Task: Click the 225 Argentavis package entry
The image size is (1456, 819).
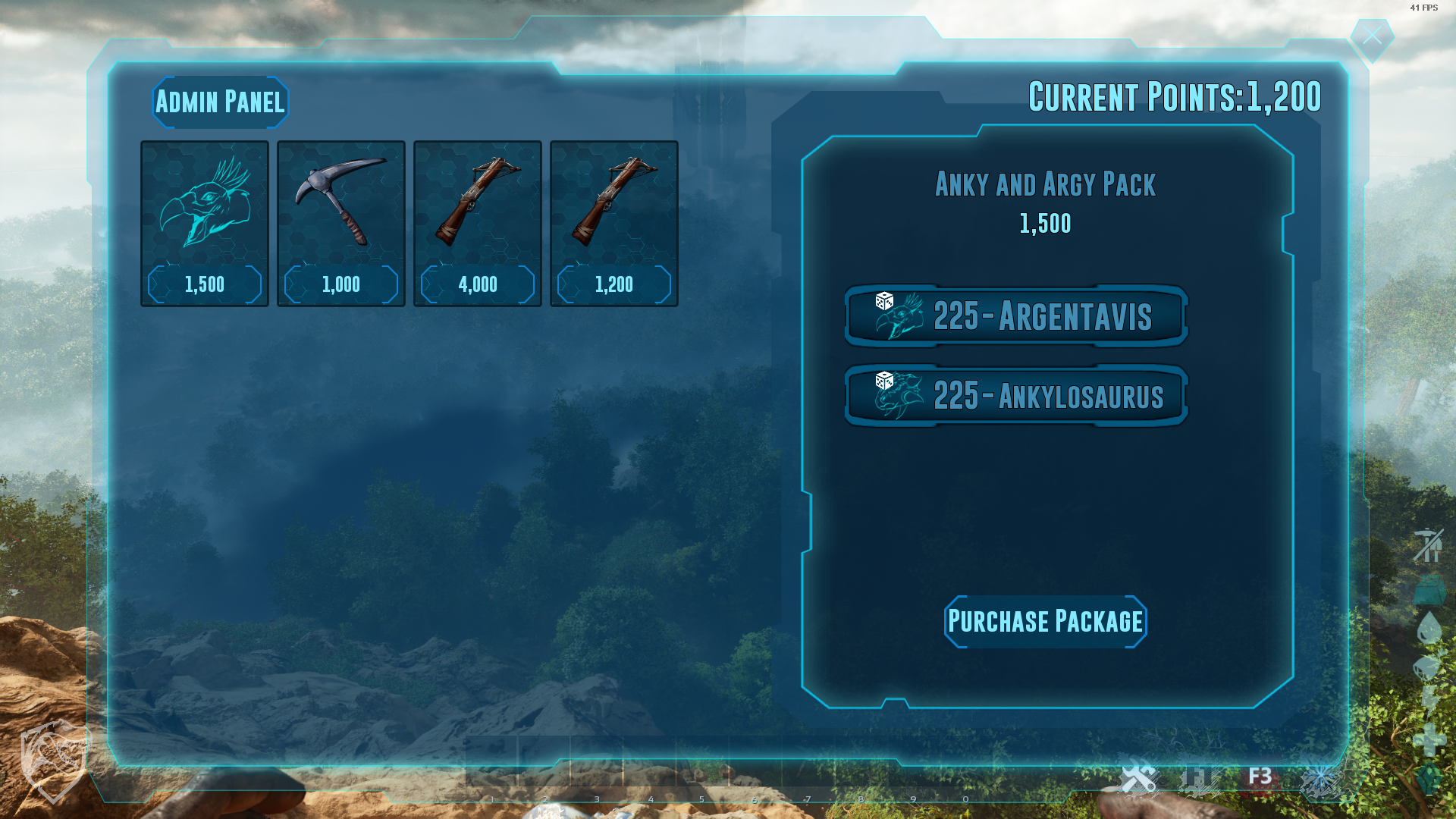Action: coord(1016,316)
